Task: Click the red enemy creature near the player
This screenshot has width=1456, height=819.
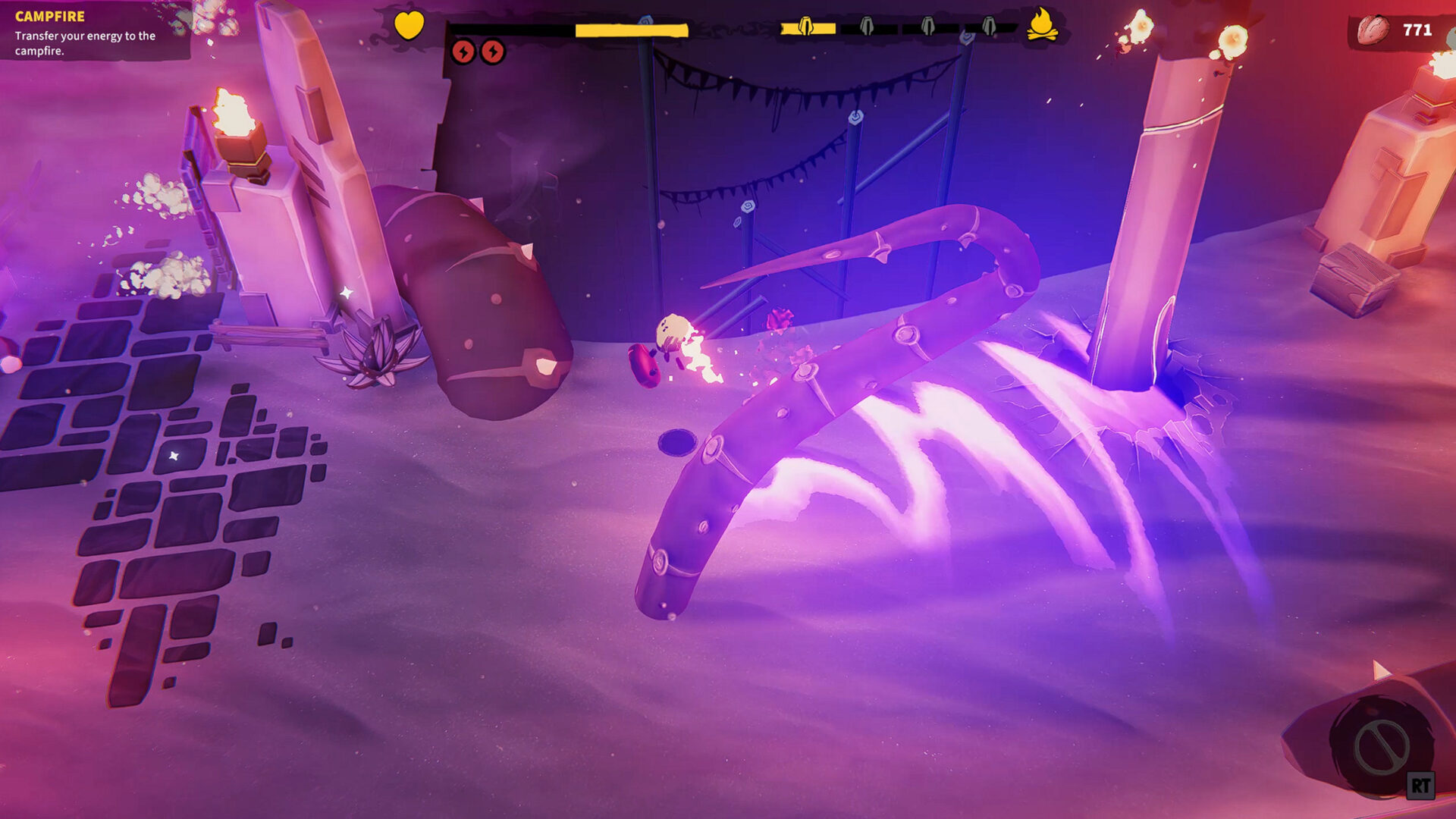Action: pos(645,365)
